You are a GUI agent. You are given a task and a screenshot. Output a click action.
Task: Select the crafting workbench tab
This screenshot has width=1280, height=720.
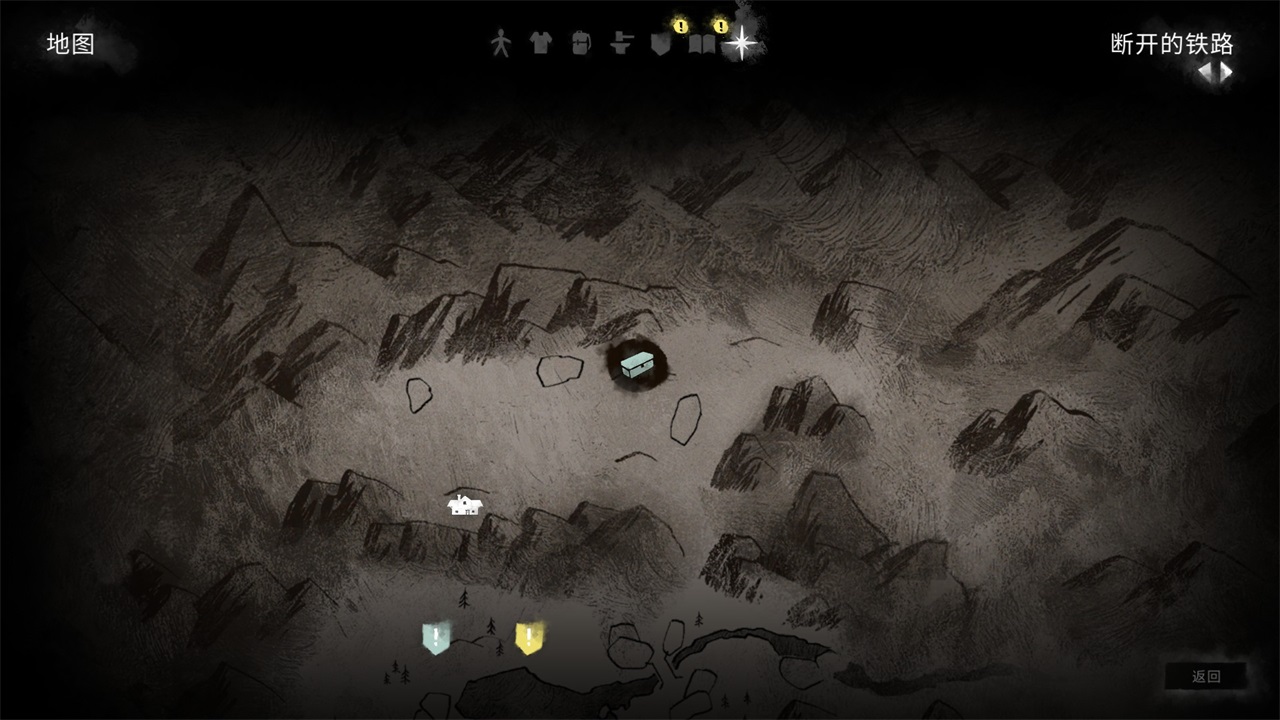621,44
